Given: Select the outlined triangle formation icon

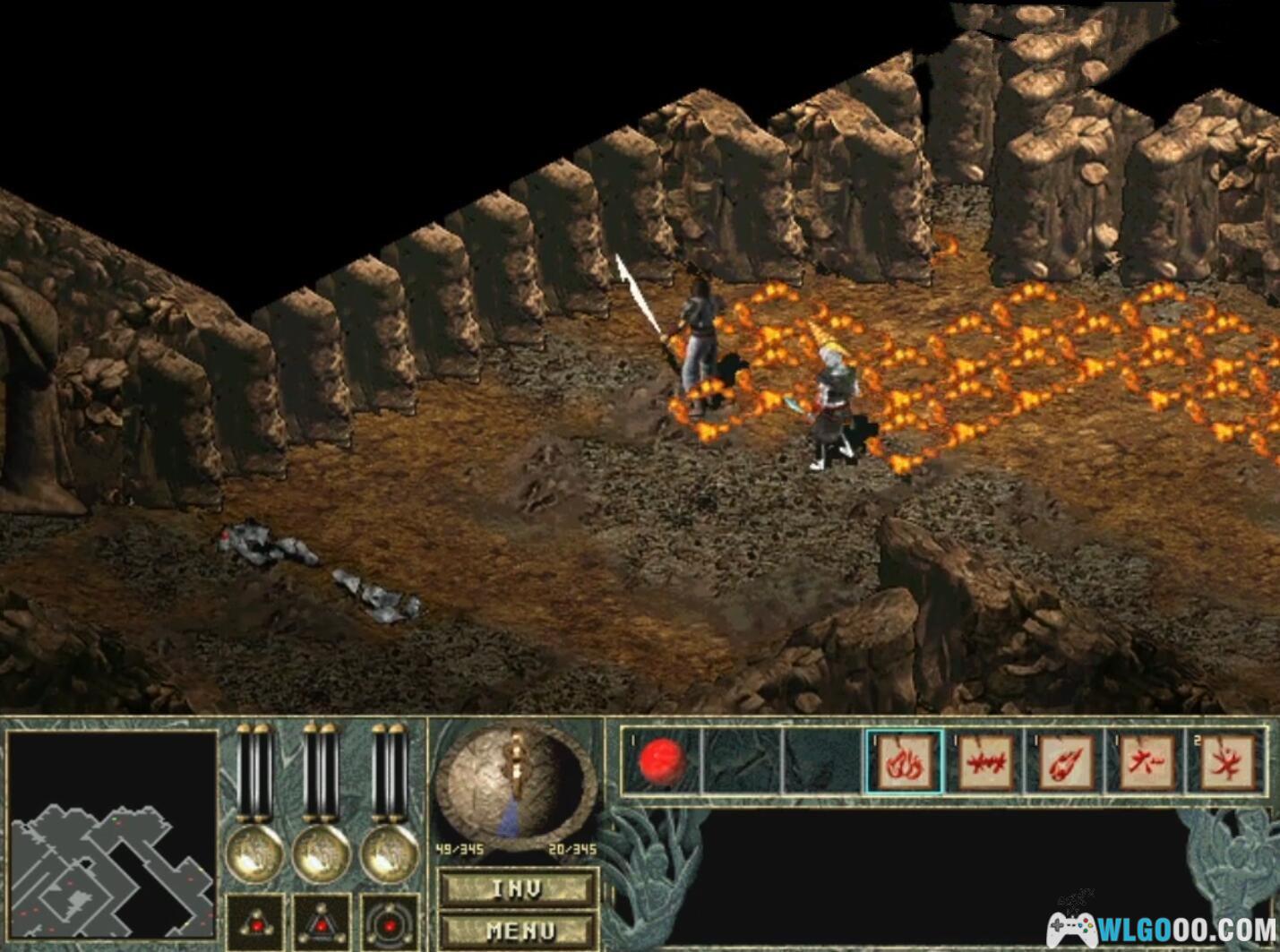Looking at the screenshot, I should point(322,922).
